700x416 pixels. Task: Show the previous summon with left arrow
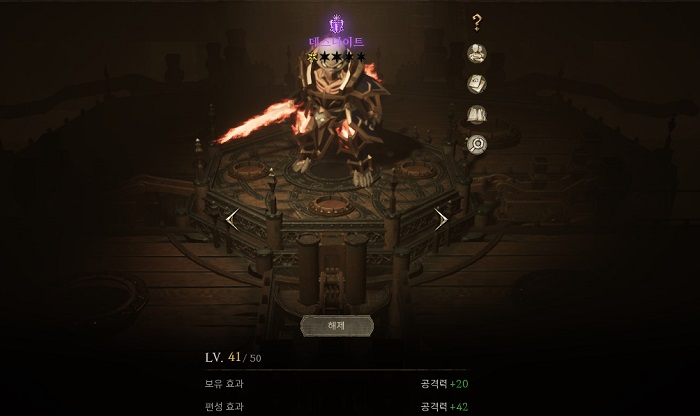click(232, 219)
